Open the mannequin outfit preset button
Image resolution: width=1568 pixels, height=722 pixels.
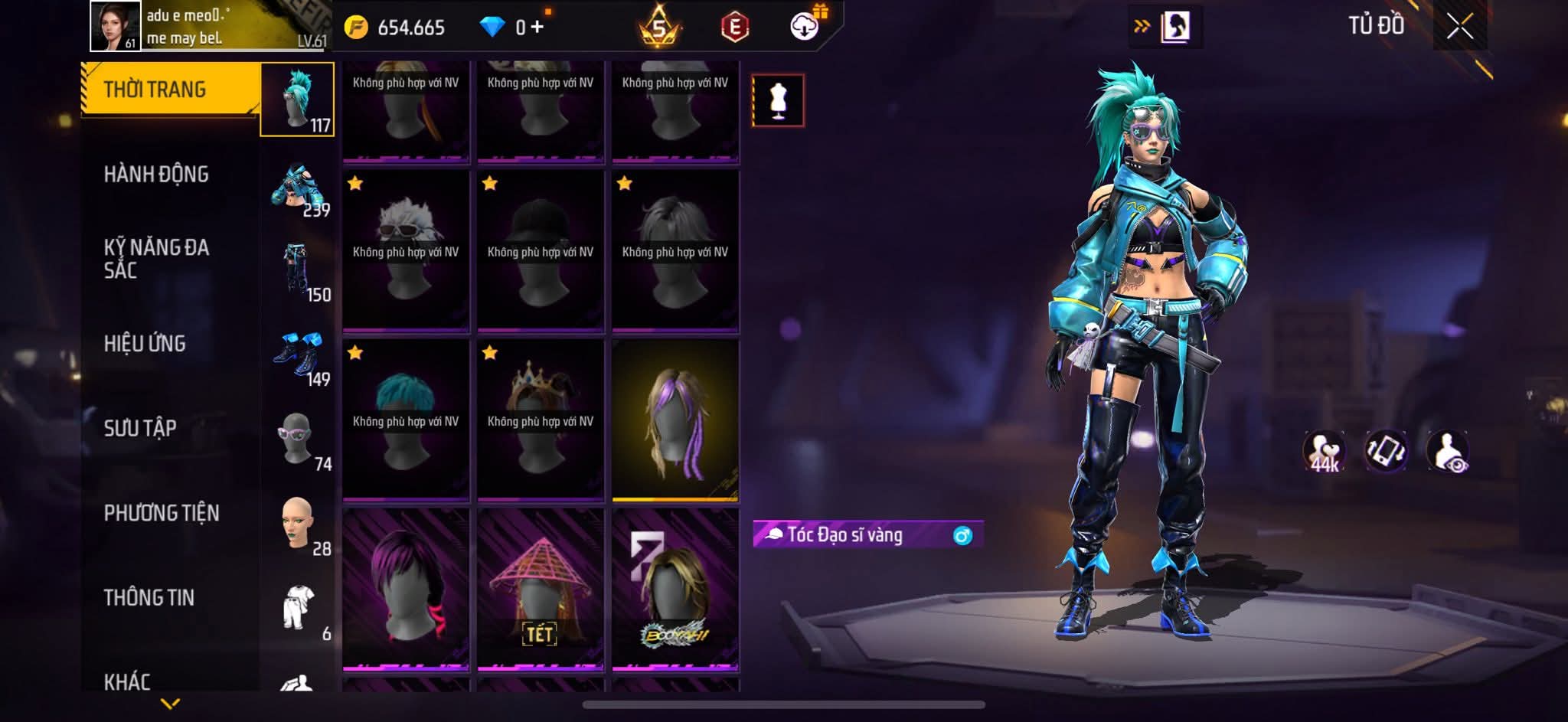[x=778, y=100]
